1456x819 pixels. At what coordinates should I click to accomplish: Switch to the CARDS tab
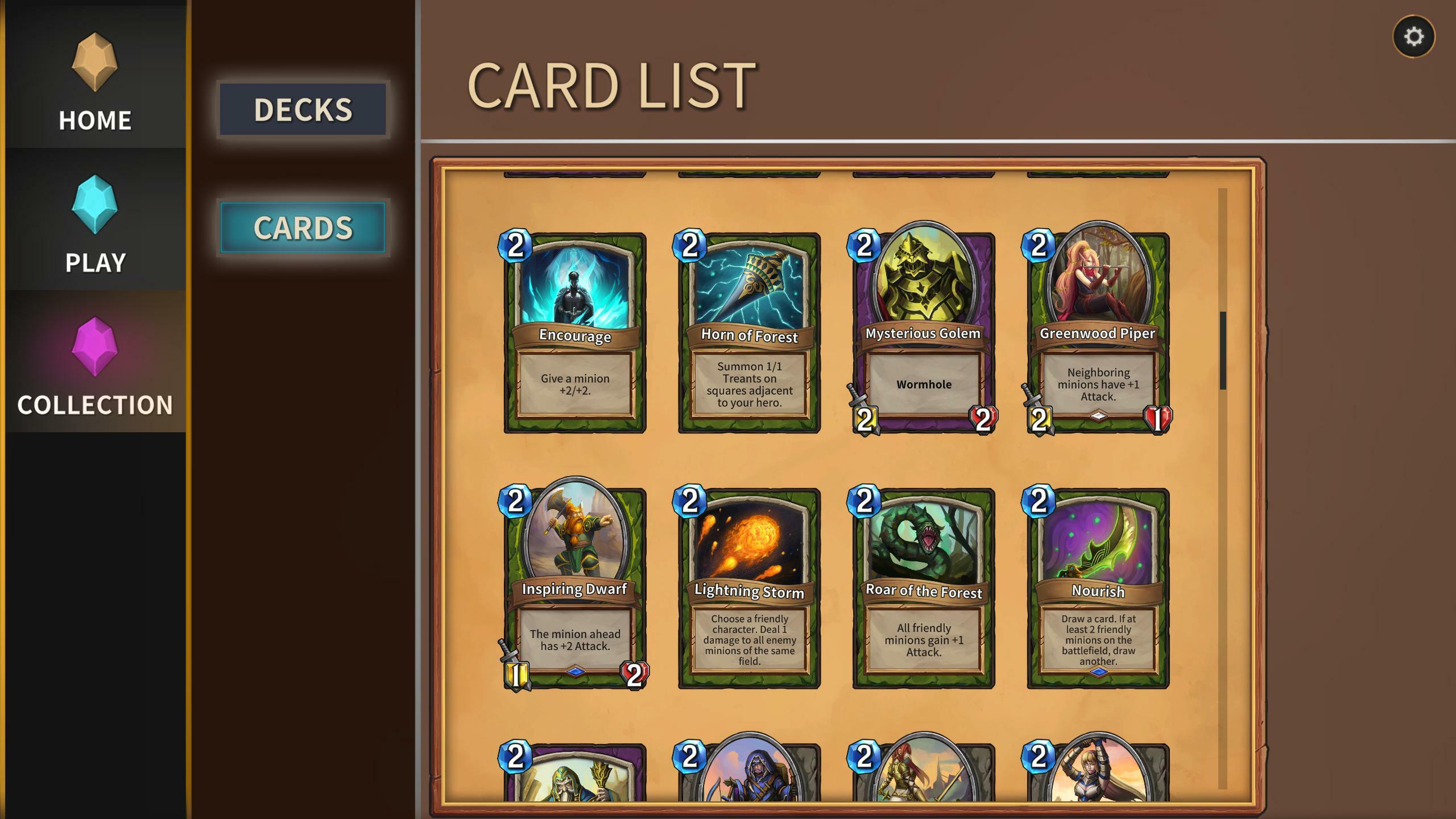pos(303,227)
